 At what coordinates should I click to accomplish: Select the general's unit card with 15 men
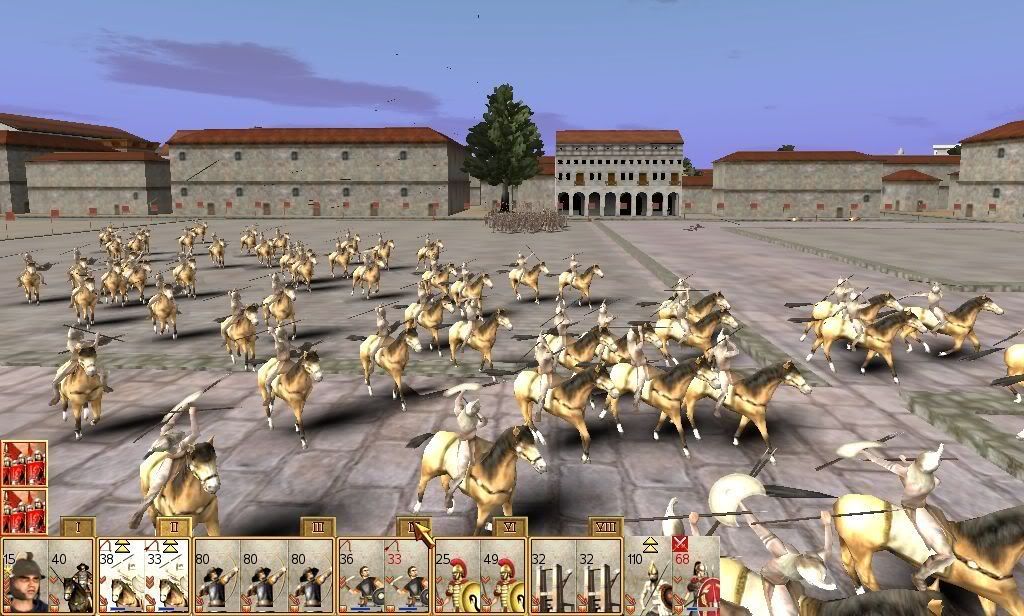(x=24, y=577)
